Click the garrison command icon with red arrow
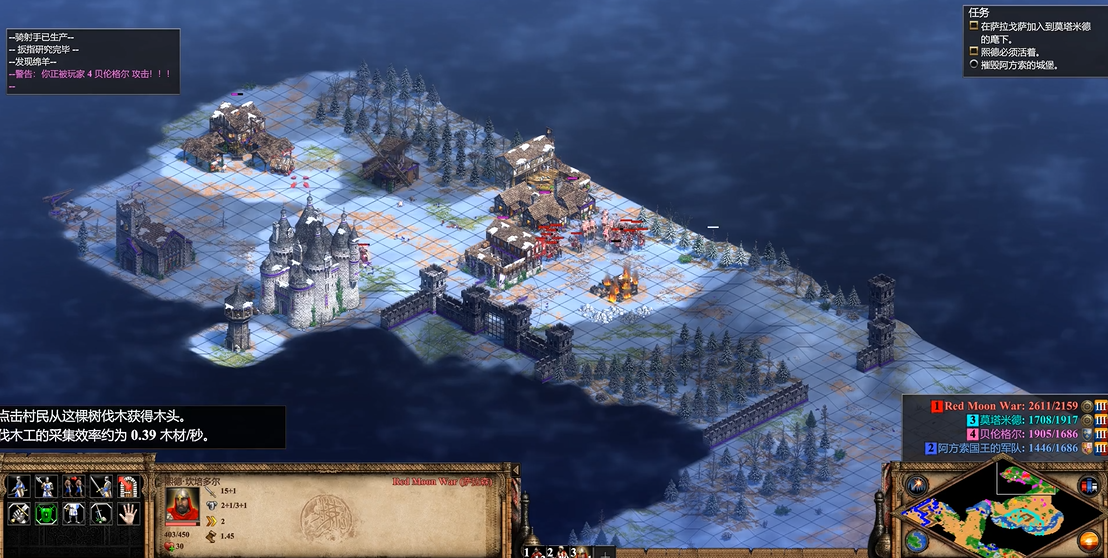The width and height of the screenshot is (1108, 558). 128,487
